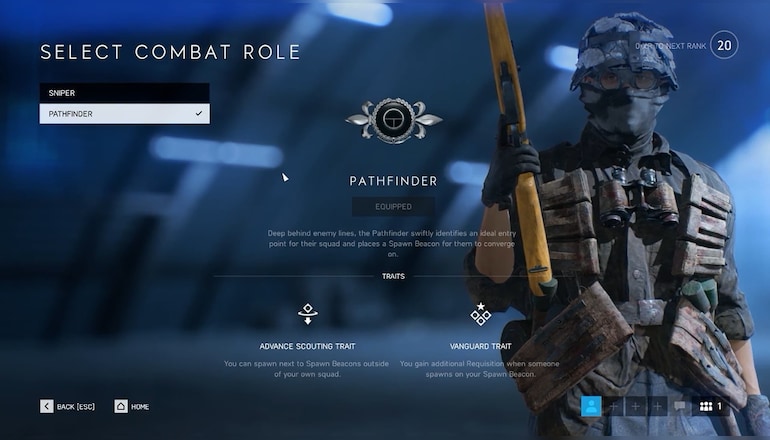Click the rank 20 badge

click(725, 46)
